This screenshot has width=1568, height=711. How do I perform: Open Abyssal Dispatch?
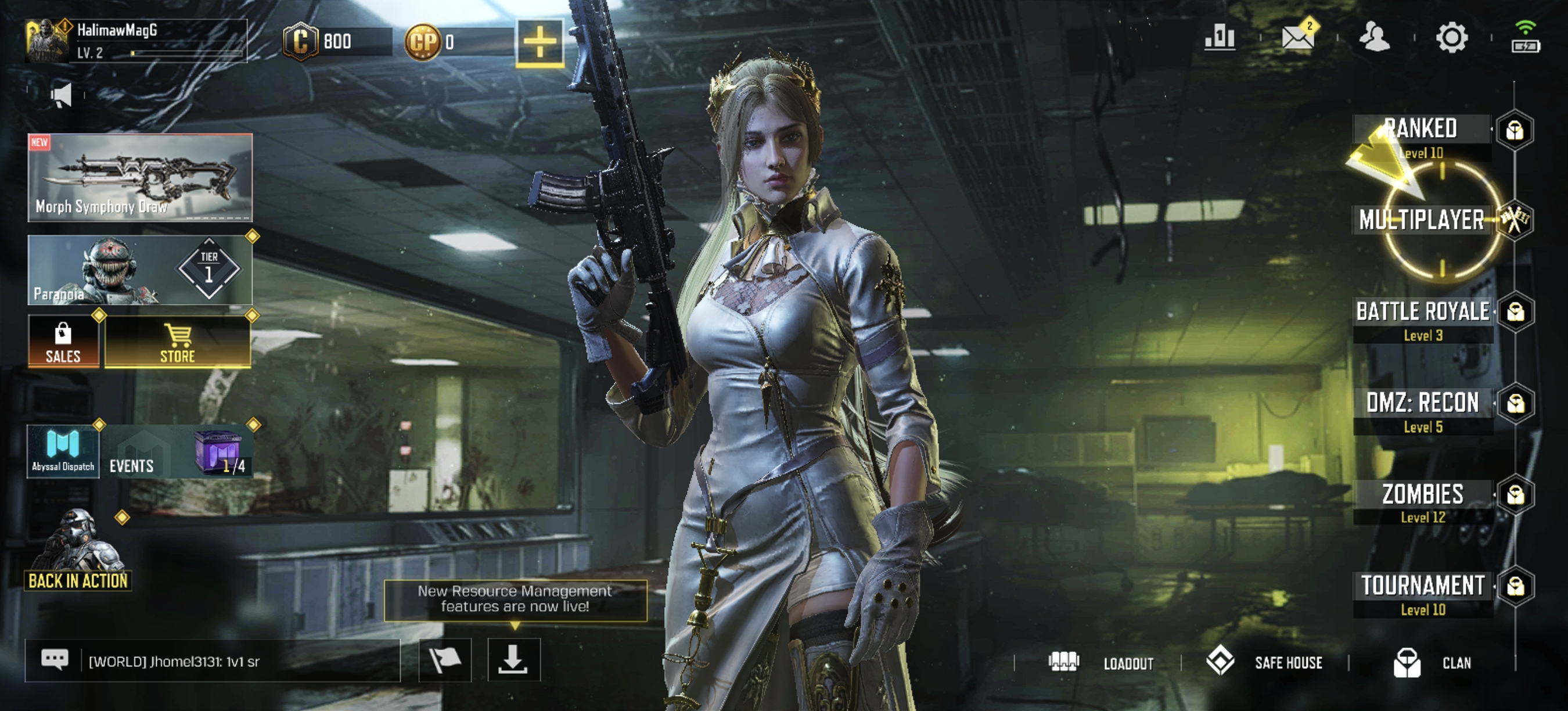coord(63,451)
